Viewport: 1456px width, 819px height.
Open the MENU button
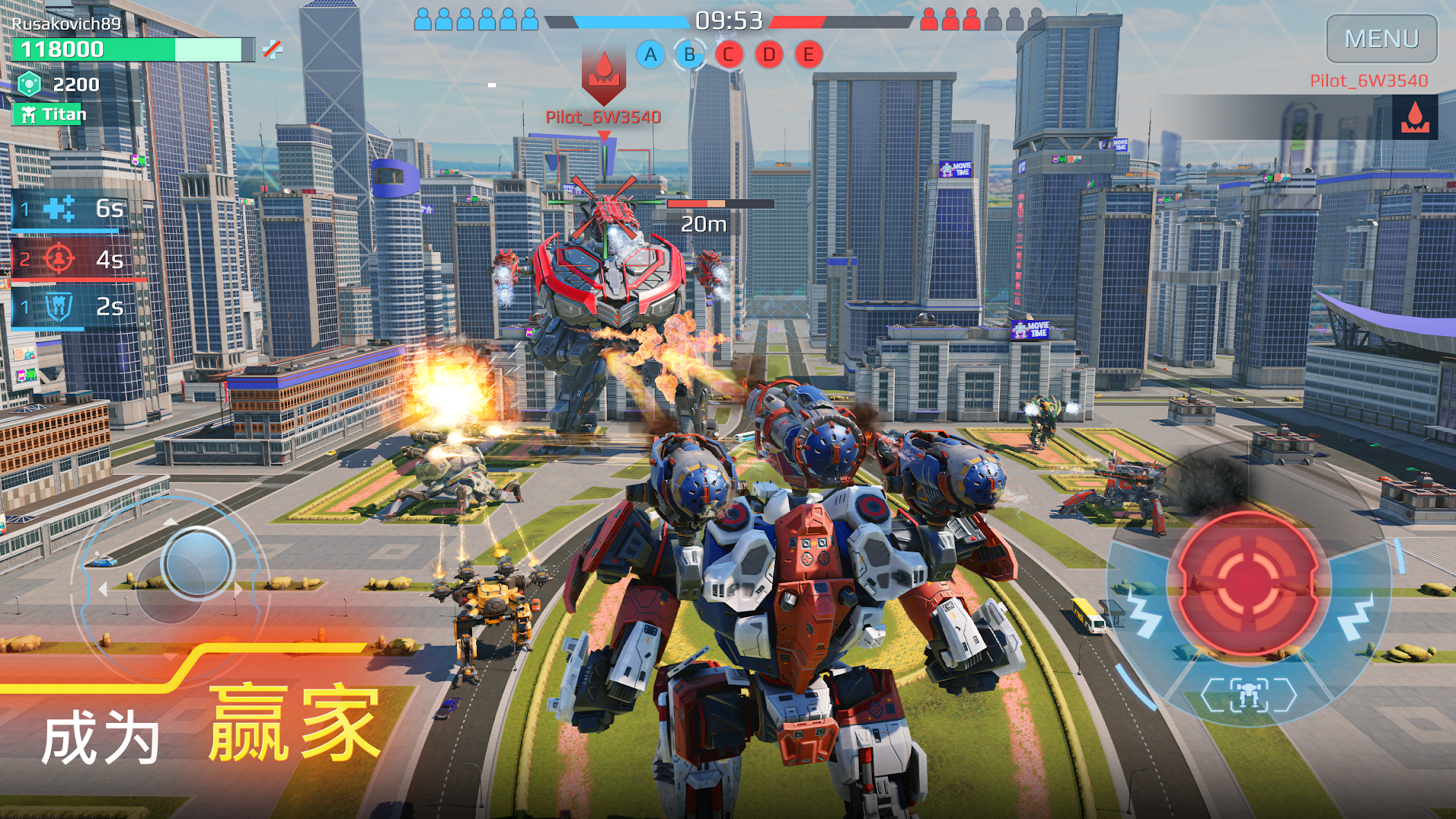(1381, 39)
